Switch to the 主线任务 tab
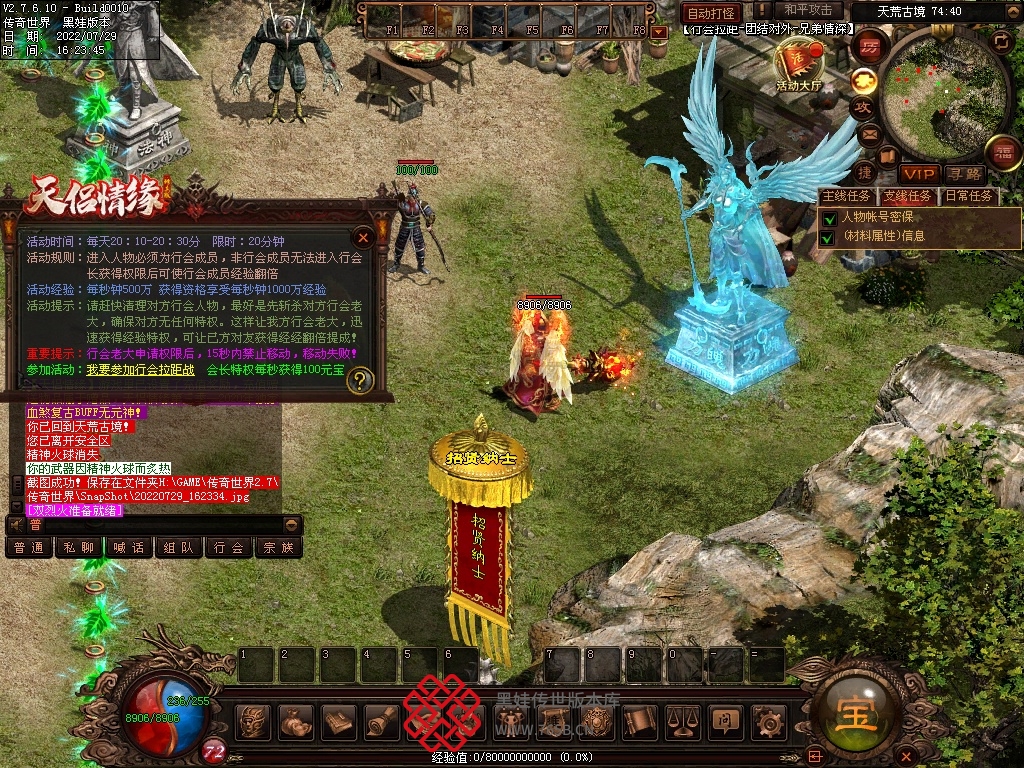Viewport: 1024px width, 768px height. [845, 196]
